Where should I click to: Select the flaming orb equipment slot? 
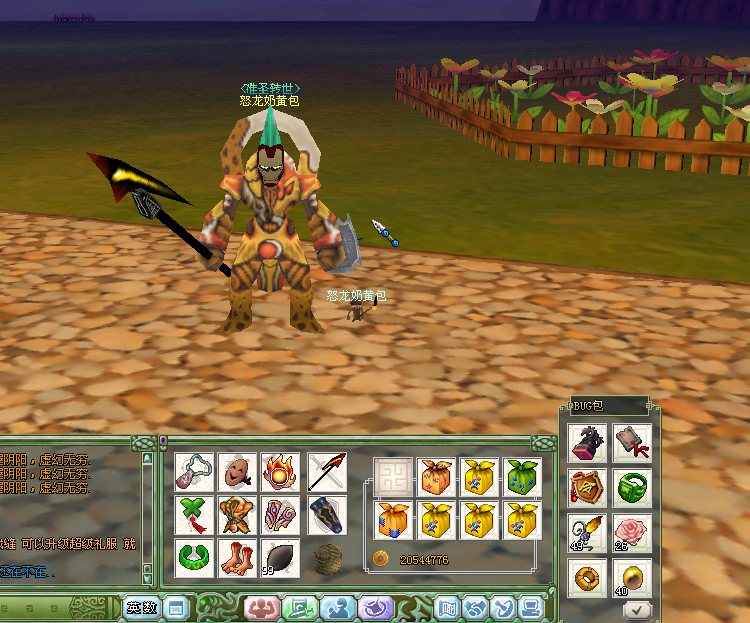click(281, 470)
